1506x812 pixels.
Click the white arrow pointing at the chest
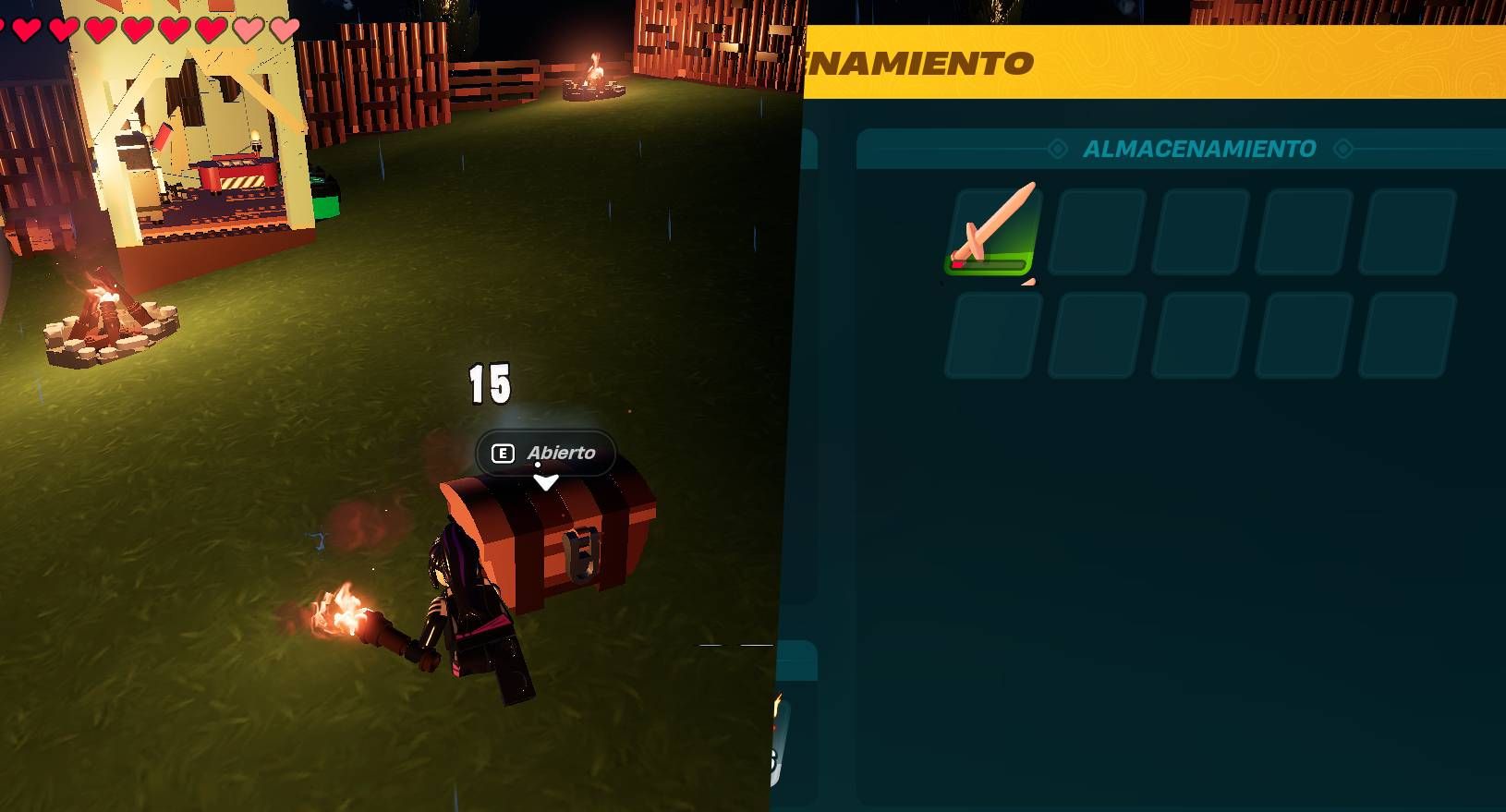tap(548, 479)
